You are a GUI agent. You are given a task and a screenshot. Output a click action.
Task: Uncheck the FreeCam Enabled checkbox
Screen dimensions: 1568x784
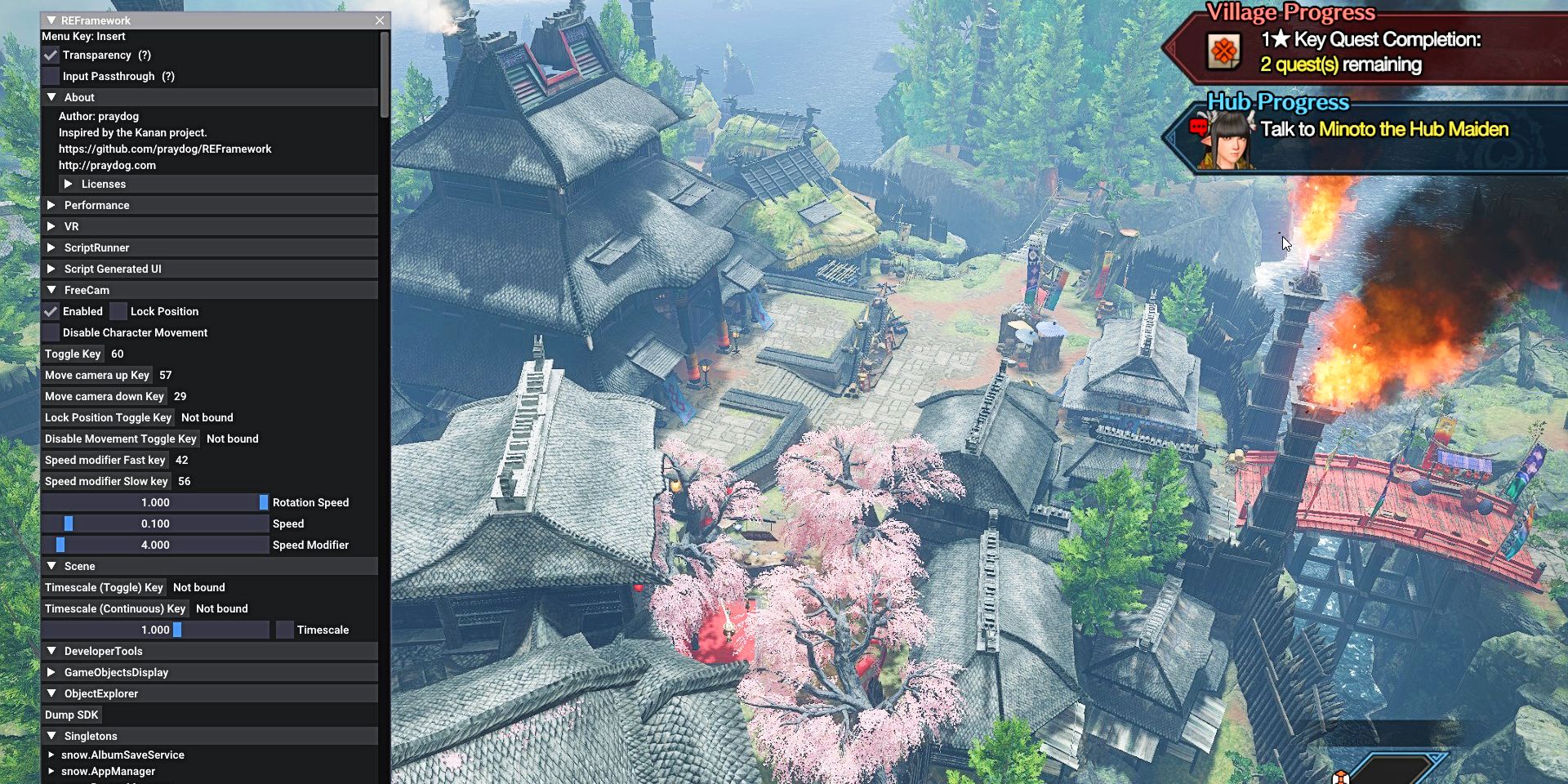pos(51,311)
